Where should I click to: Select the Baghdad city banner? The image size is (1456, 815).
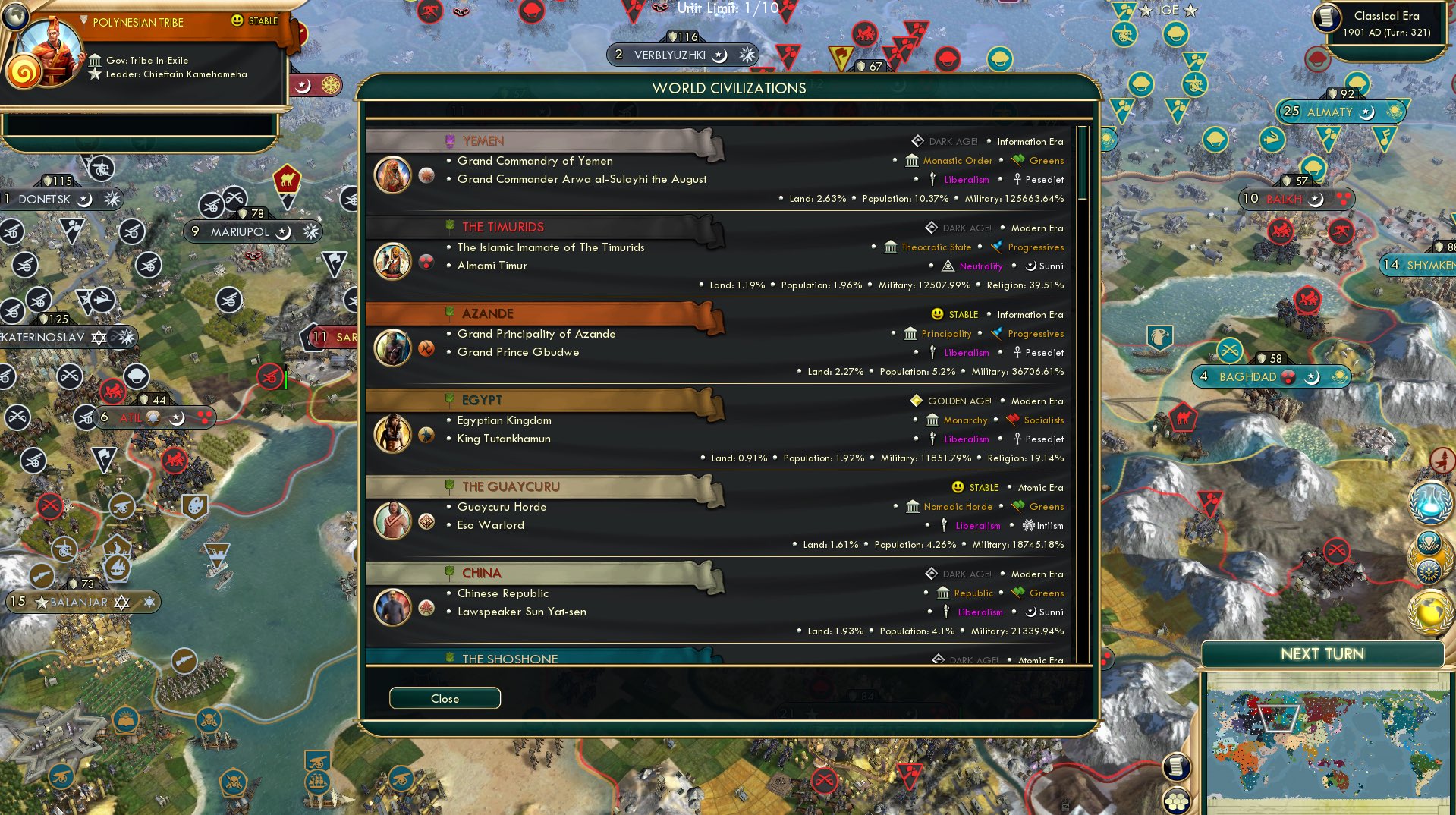click(1270, 376)
